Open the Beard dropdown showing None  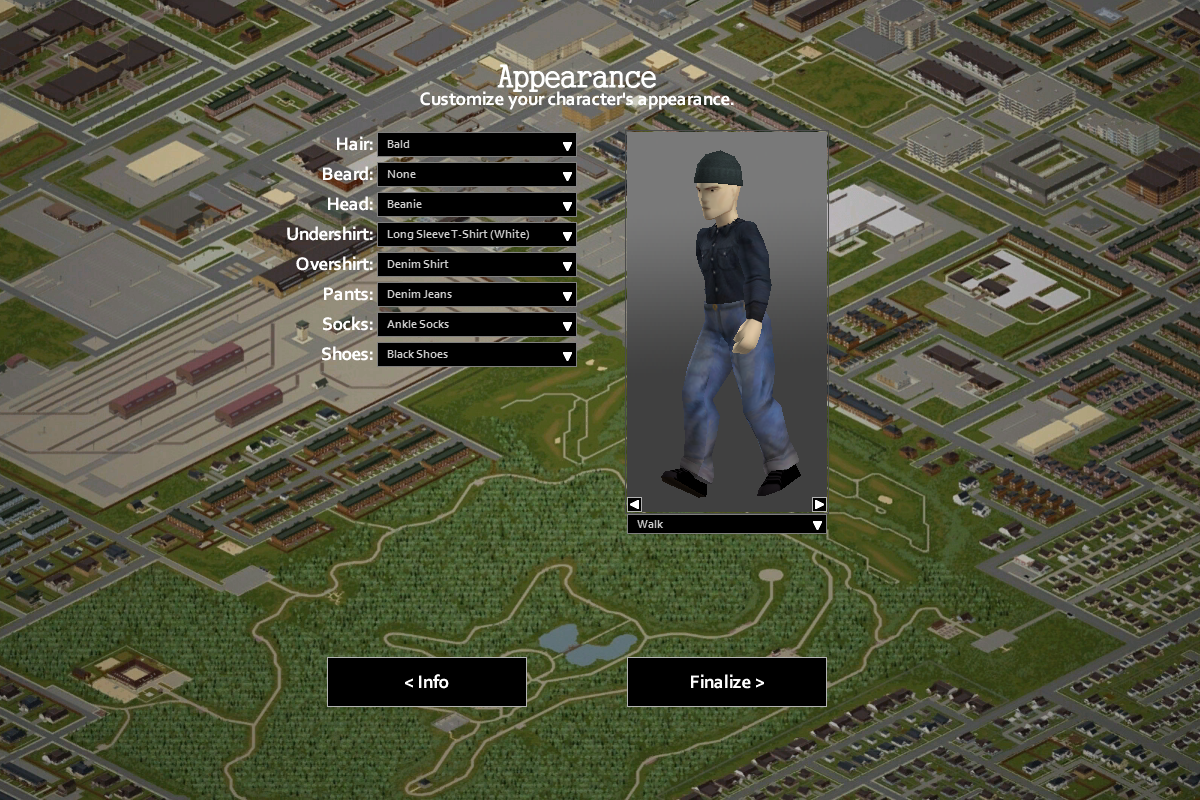pyautogui.click(x=476, y=175)
